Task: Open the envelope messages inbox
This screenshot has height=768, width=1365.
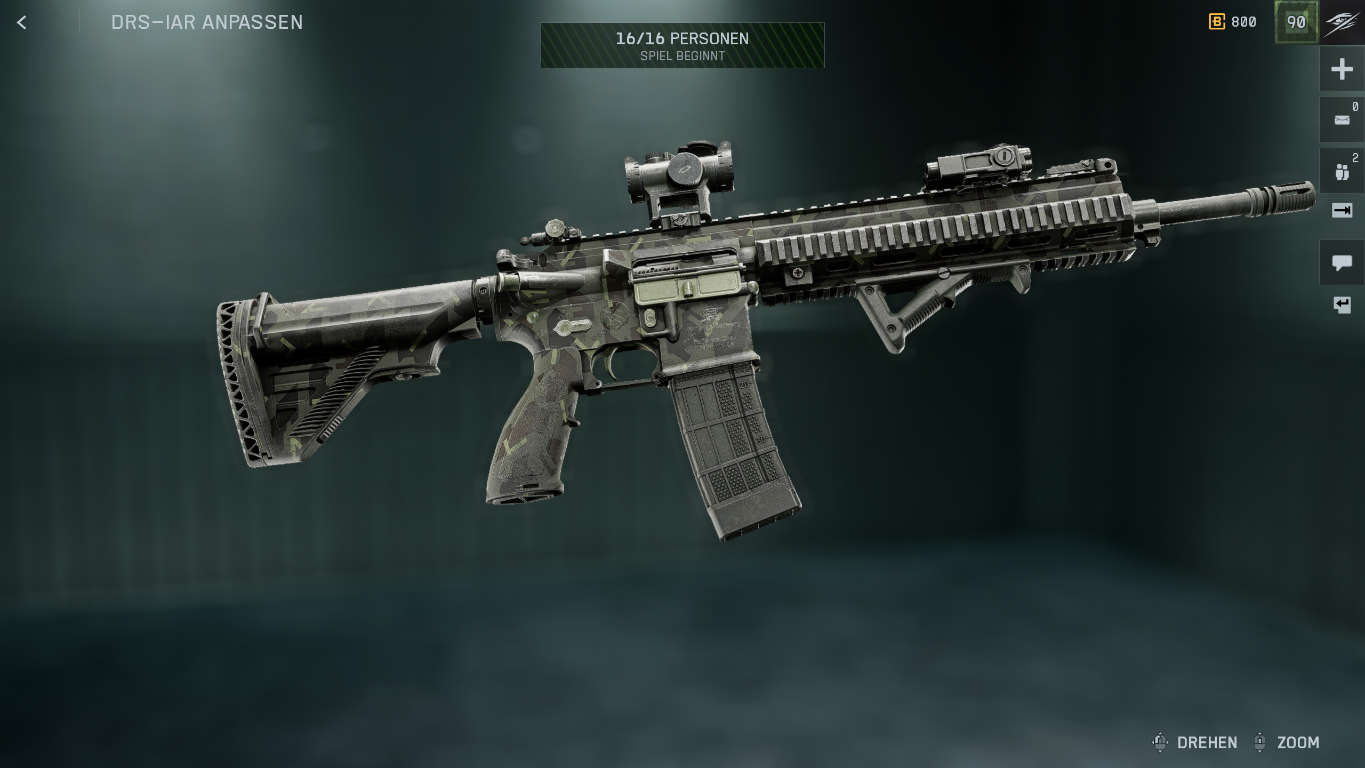Action: 1341,120
